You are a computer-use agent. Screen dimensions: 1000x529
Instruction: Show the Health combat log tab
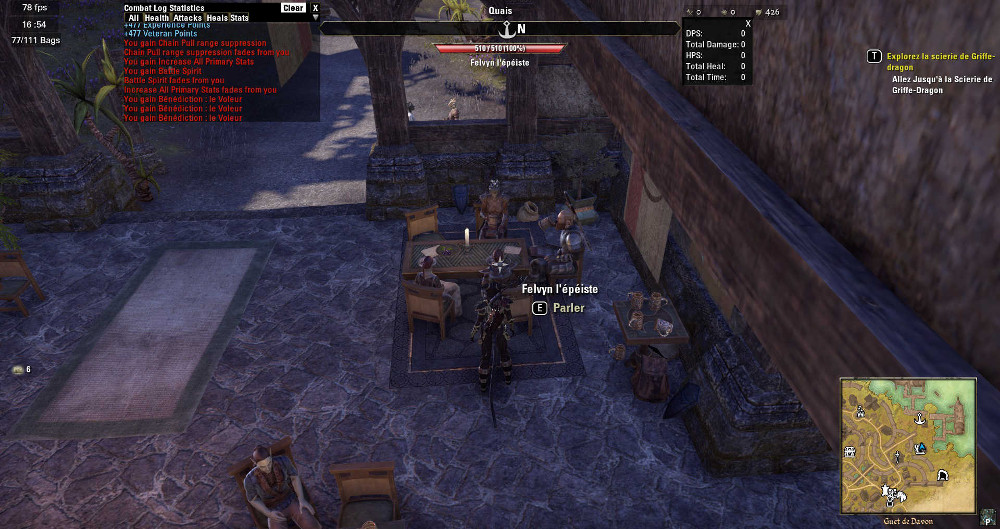pos(156,18)
